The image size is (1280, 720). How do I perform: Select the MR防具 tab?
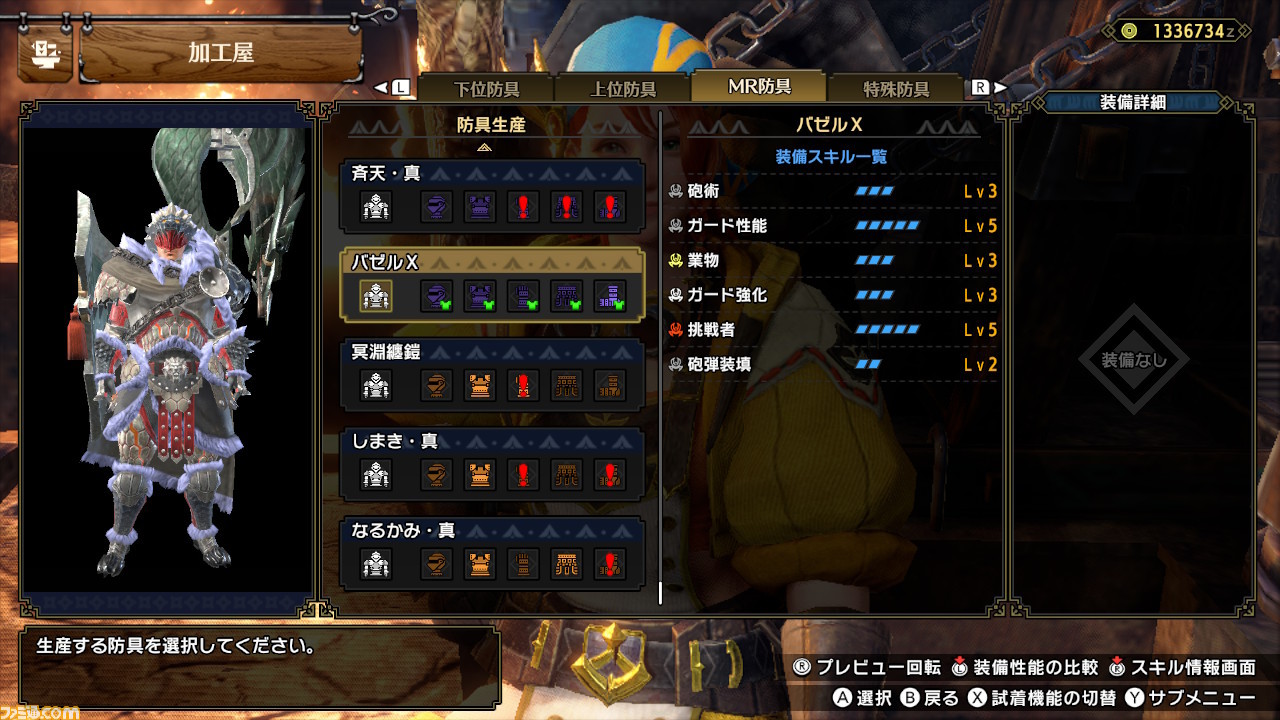pyautogui.click(x=759, y=87)
